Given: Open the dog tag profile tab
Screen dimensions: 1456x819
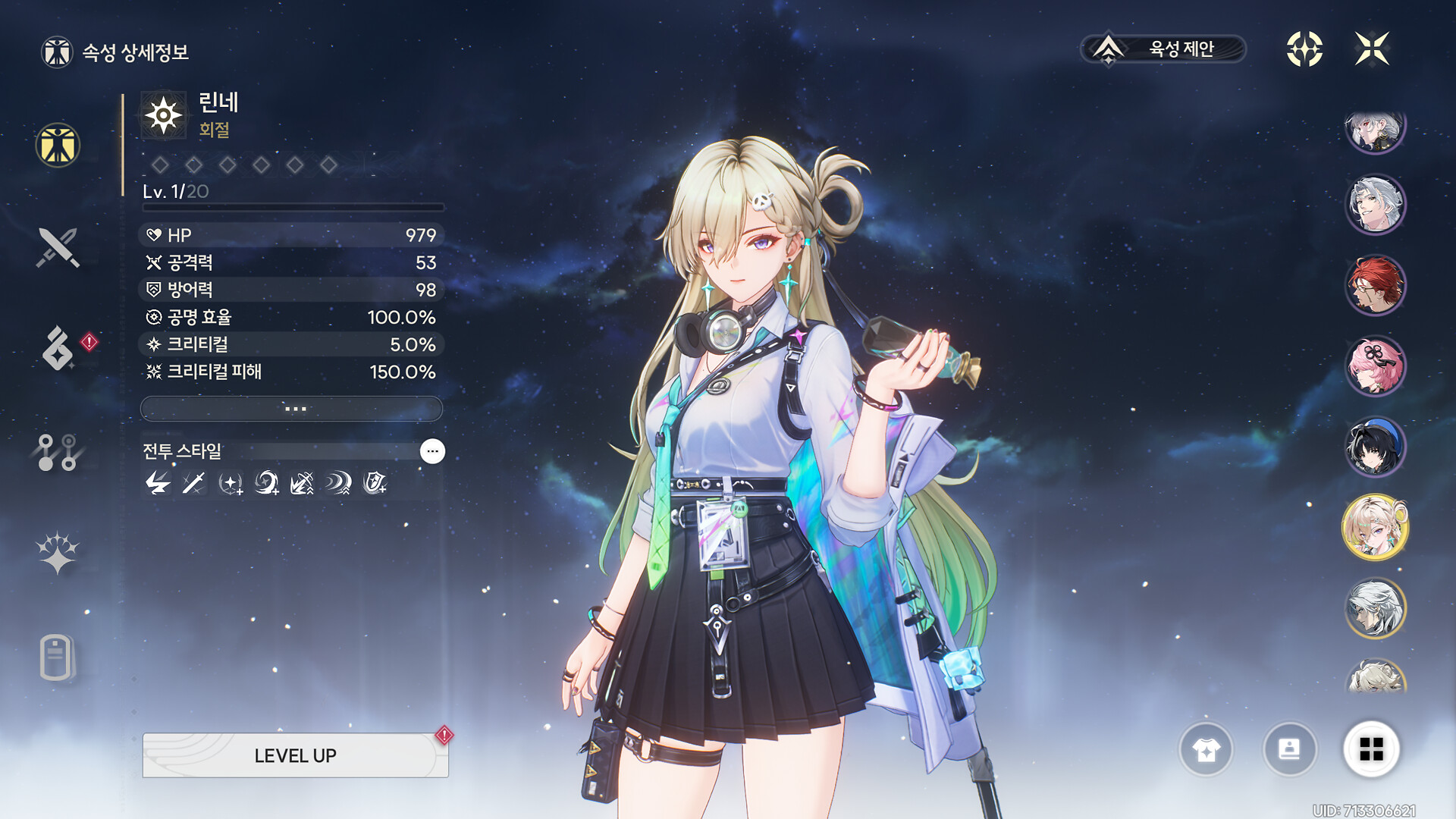Looking at the screenshot, I should coord(56,657).
